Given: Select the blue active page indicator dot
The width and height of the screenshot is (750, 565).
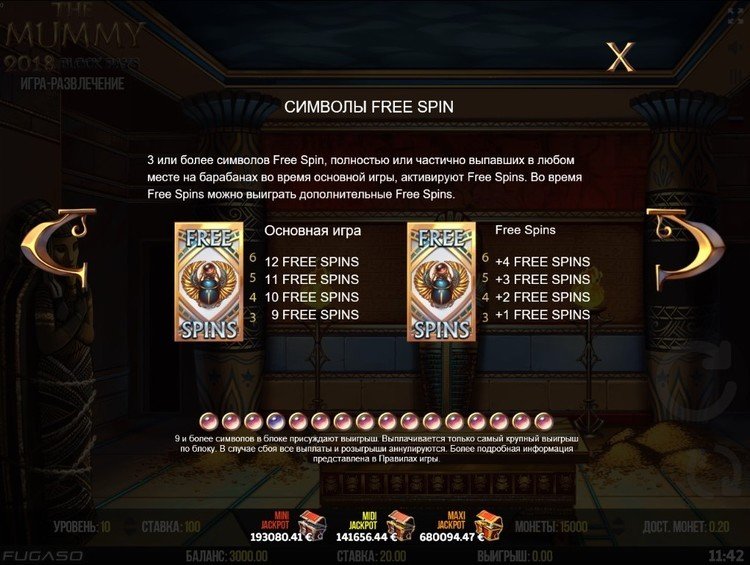Looking at the screenshot, I should (274, 420).
